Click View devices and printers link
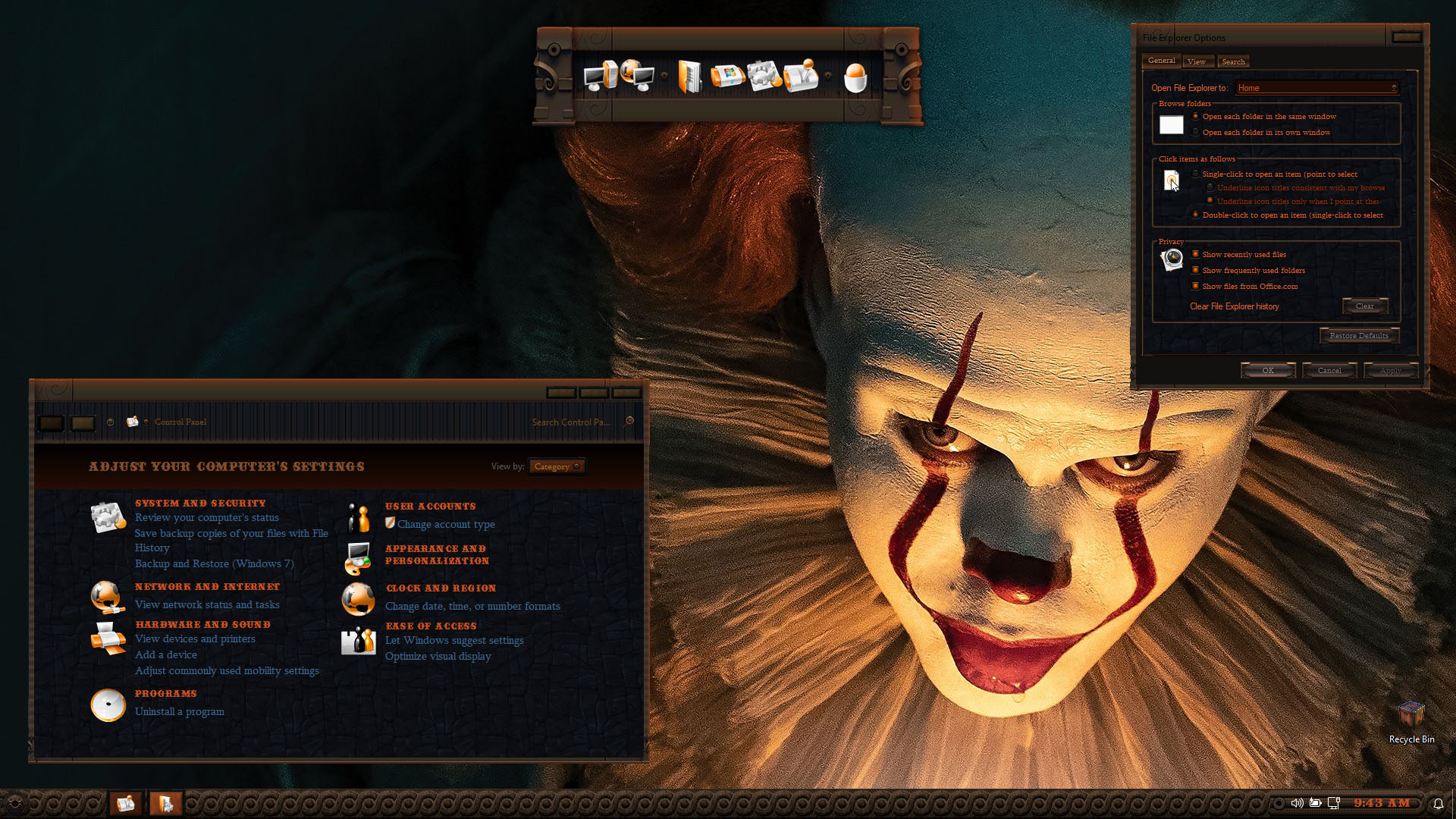Screen dimensions: 1456x819 195,639
